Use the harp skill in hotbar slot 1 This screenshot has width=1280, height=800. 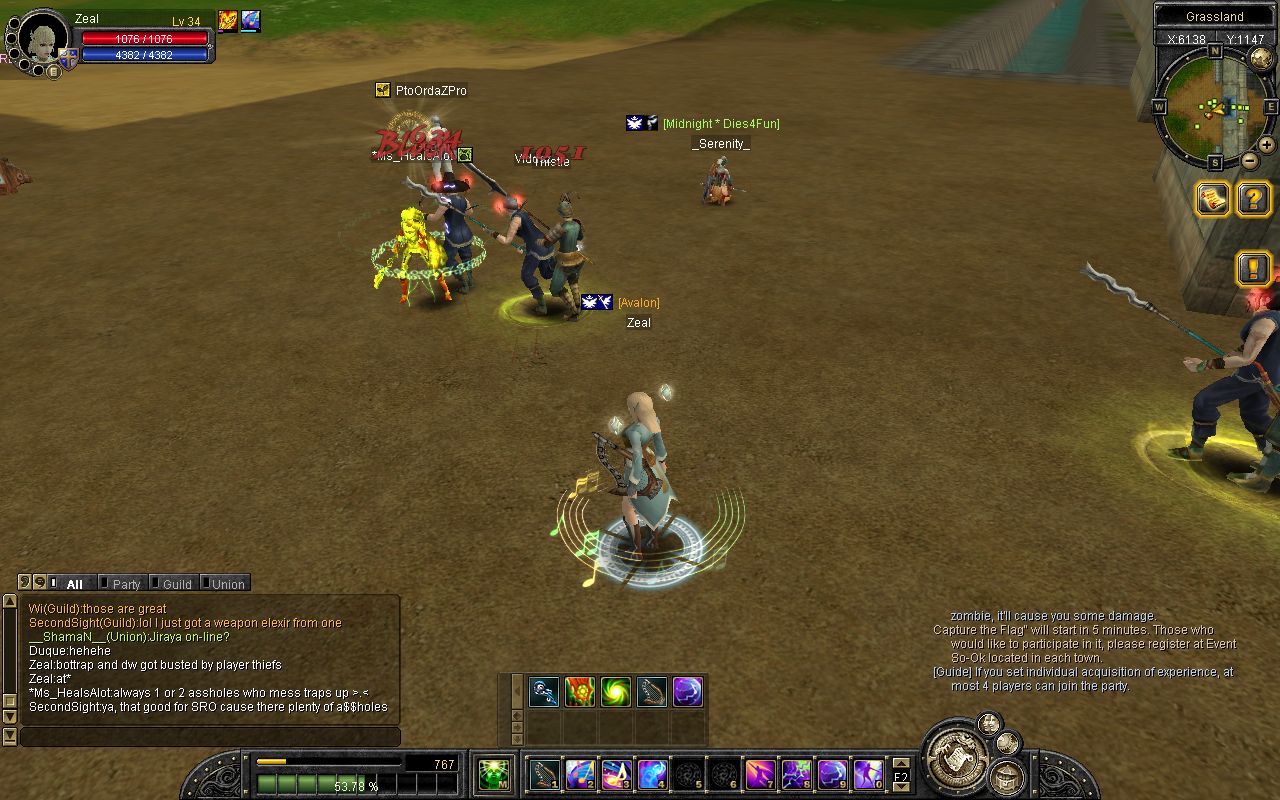(545, 774)
